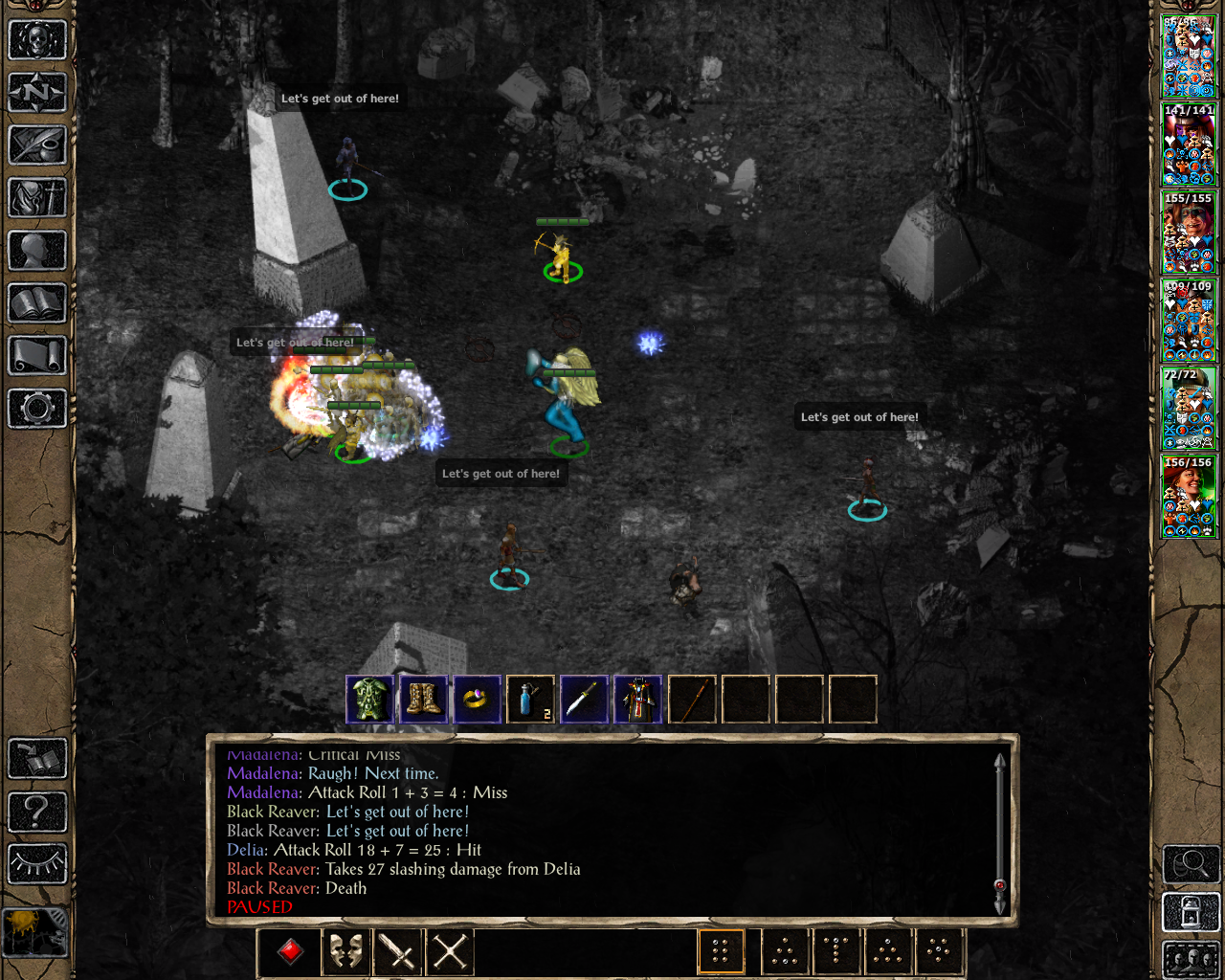Open the inventory armor-and-sword icon
The width and height of the screenshot is (1225, 980).
(37, 198)
